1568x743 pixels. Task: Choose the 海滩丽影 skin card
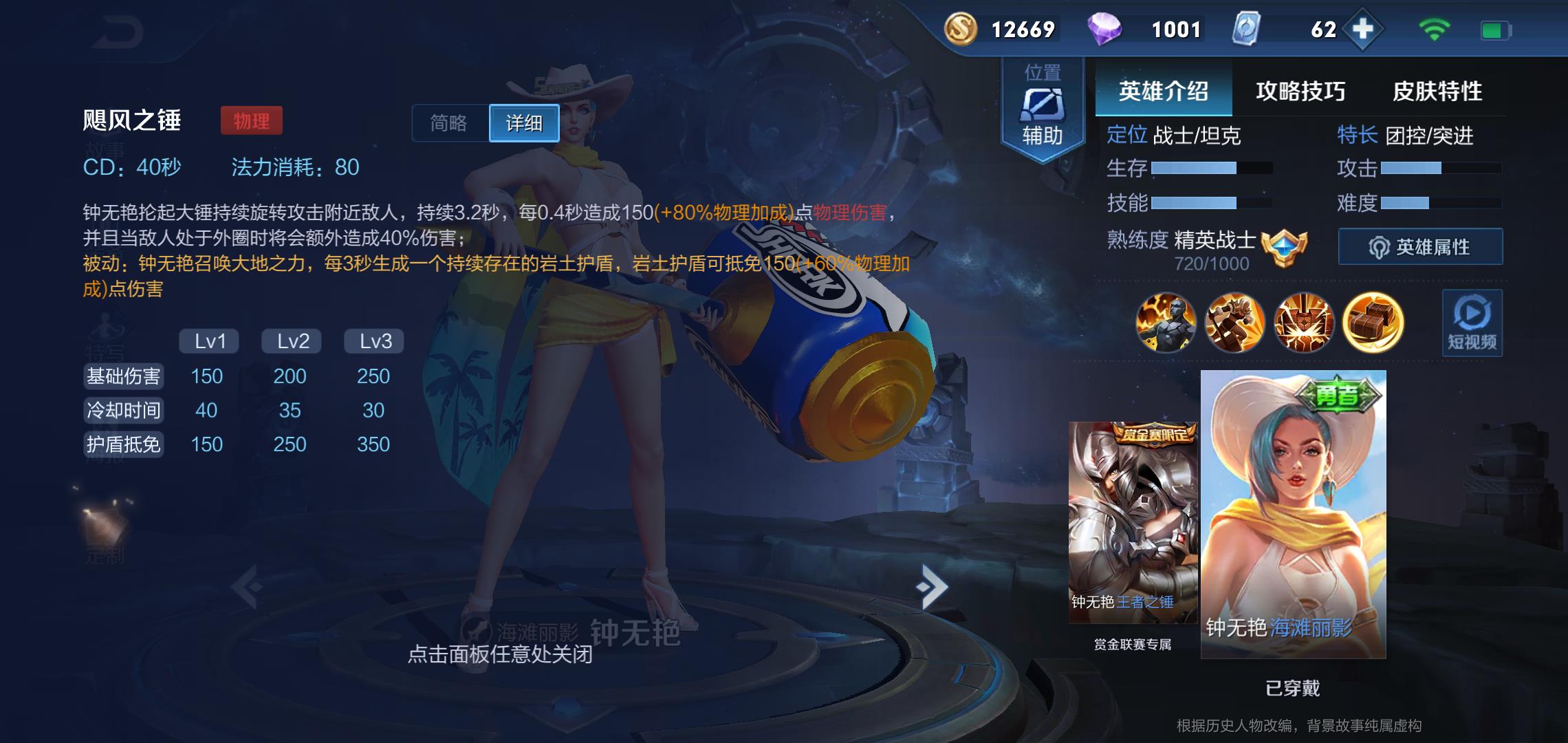[x=1293, y=515]
